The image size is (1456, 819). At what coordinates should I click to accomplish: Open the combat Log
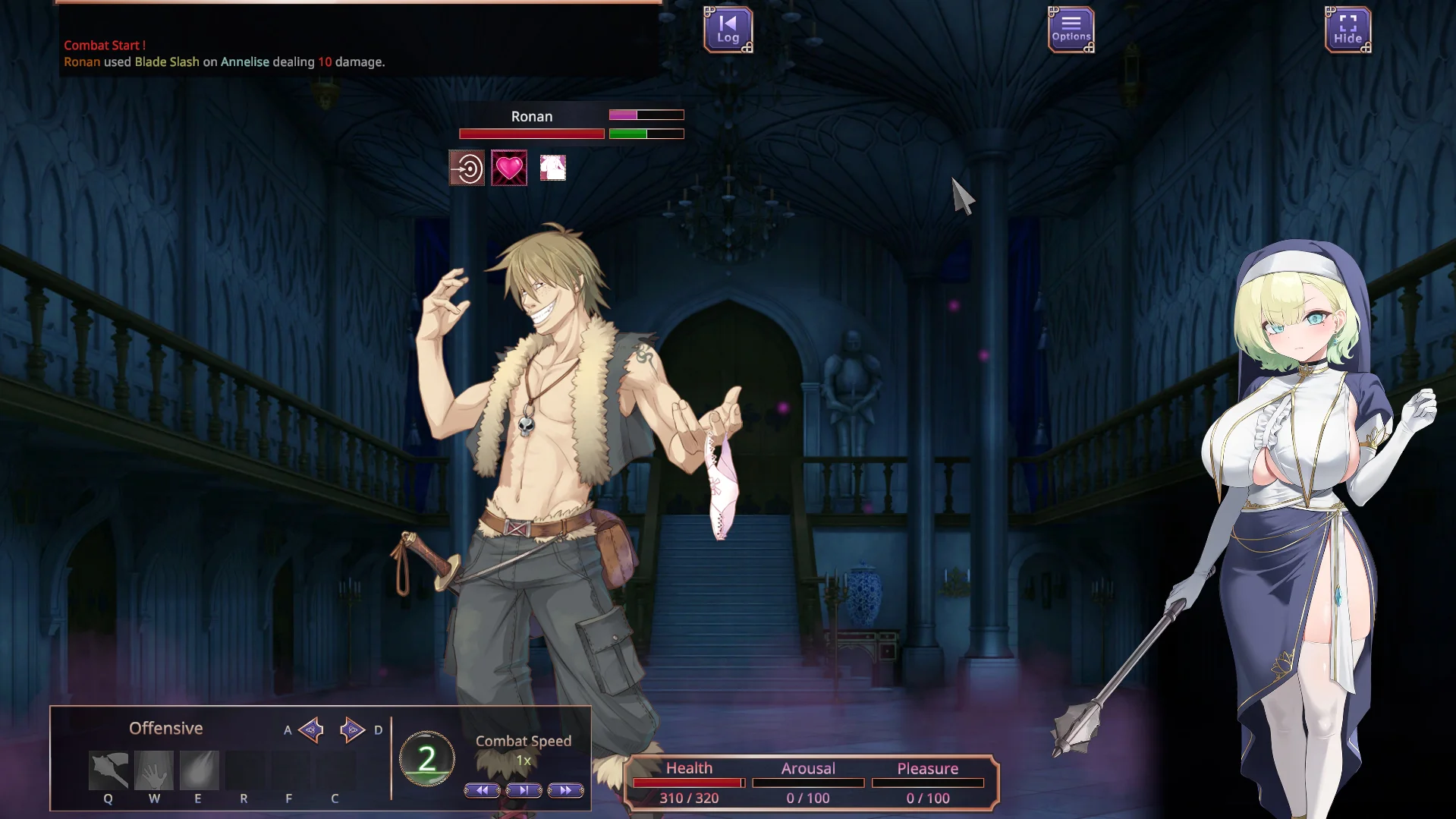[728, 30]
